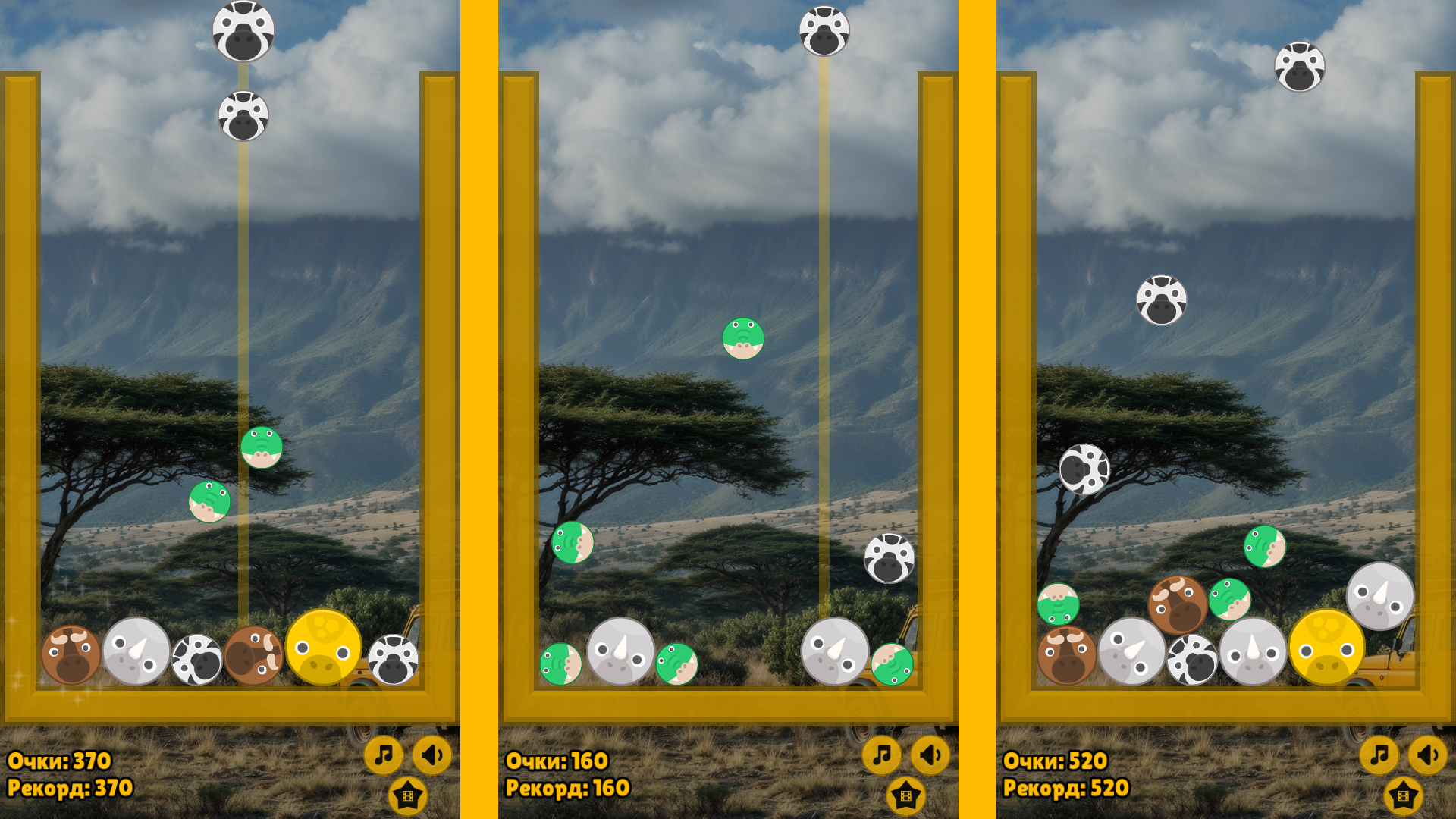Toggle the music note button in the right panel
This screenshot has width=1456, height=819.
[1379, 755]
